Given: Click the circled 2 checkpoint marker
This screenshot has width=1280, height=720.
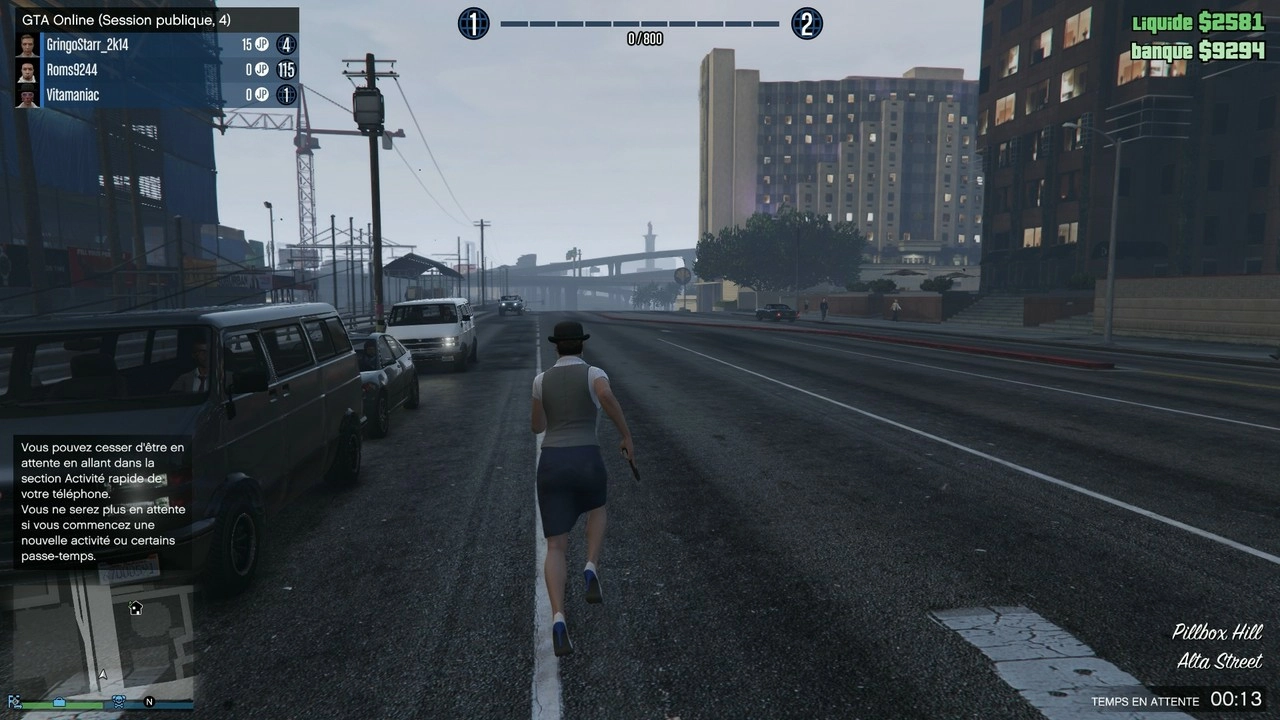Looking at the screenshot, I should 807,23.
